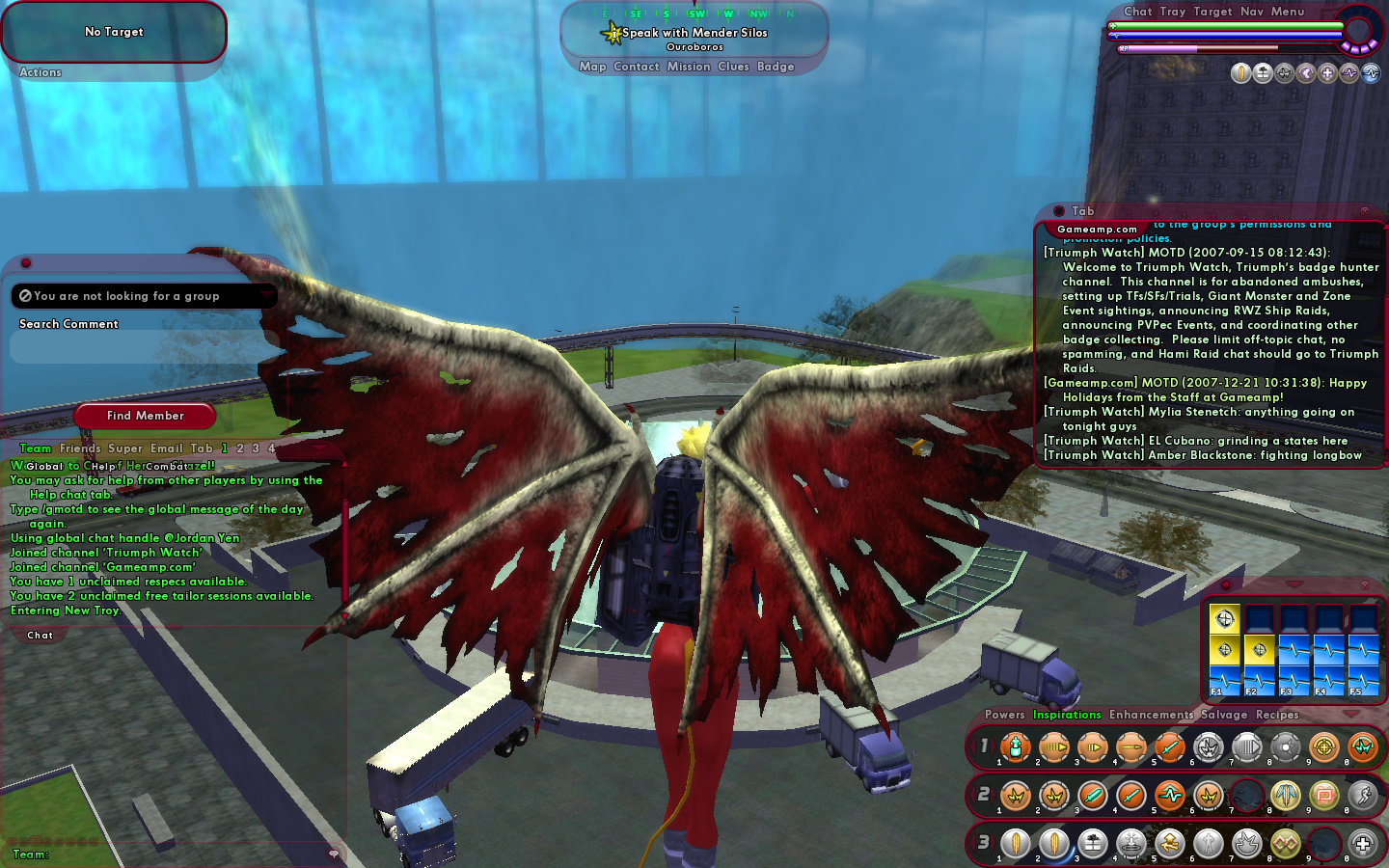Image resolution: width=1389 pixels, height=868 pixels.
Task: Click the Find Member button
Action: pos(145,416)
